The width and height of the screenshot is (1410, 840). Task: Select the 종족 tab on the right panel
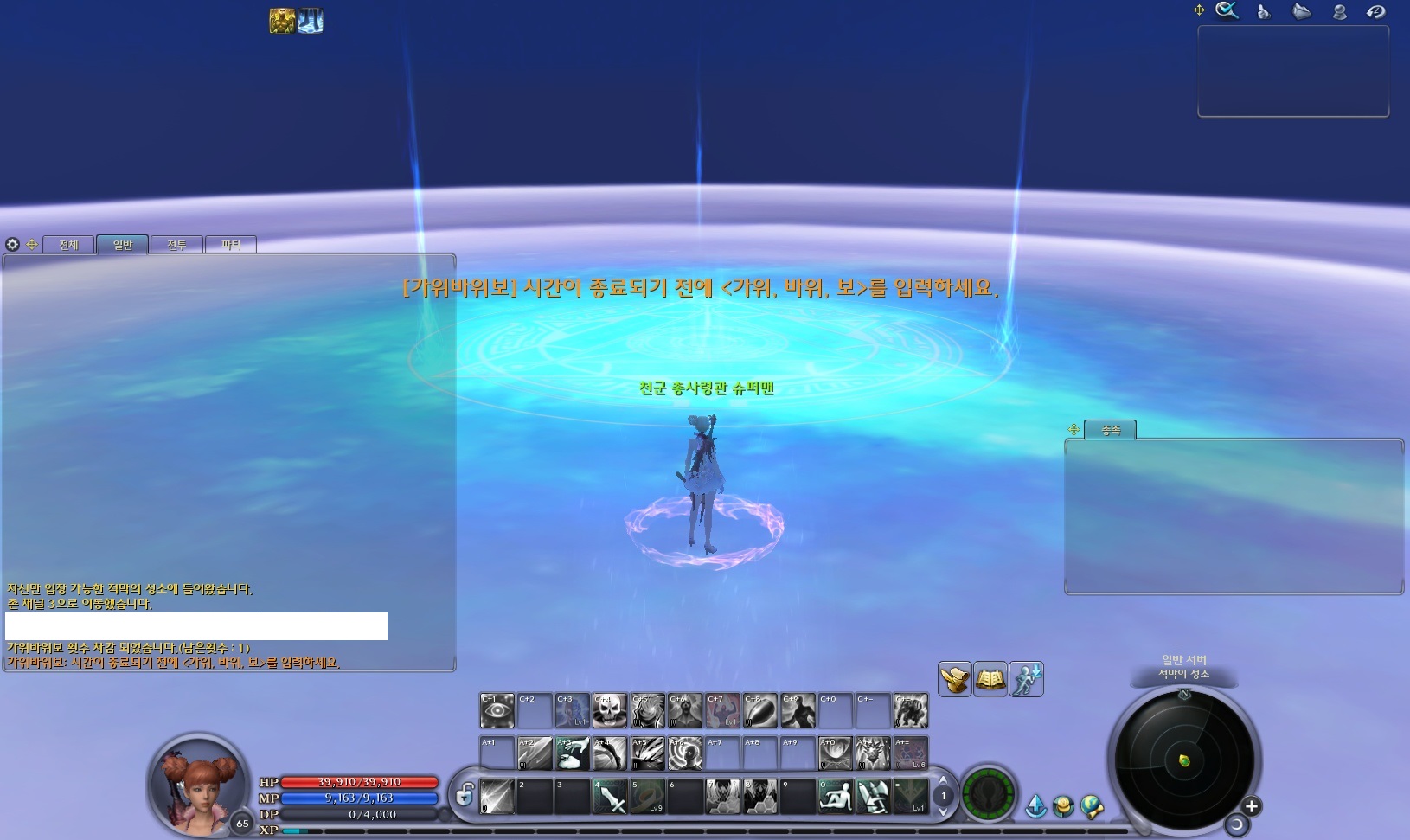pos(1112,430)
